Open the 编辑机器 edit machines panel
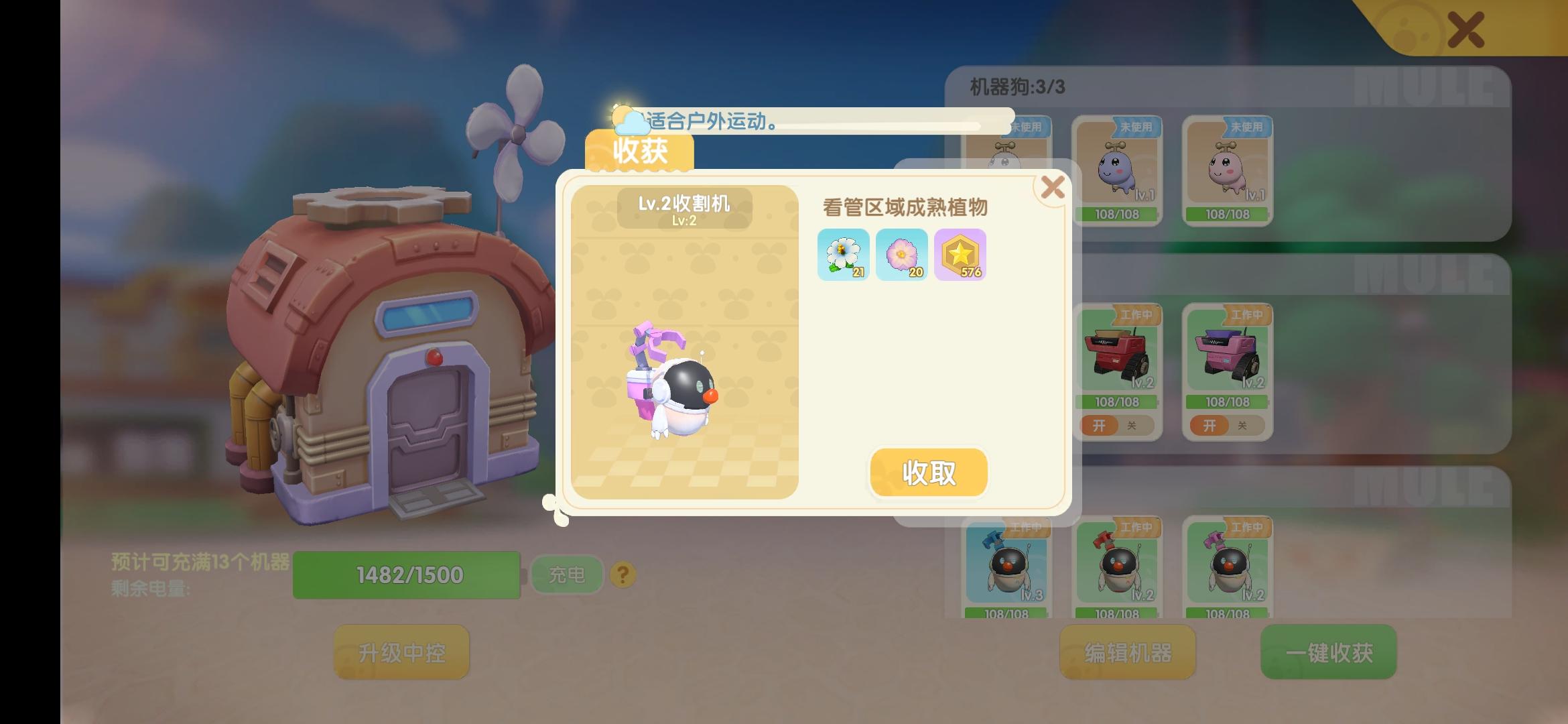The width and height of the screenshot is (1568, 724). point(1127,652)
